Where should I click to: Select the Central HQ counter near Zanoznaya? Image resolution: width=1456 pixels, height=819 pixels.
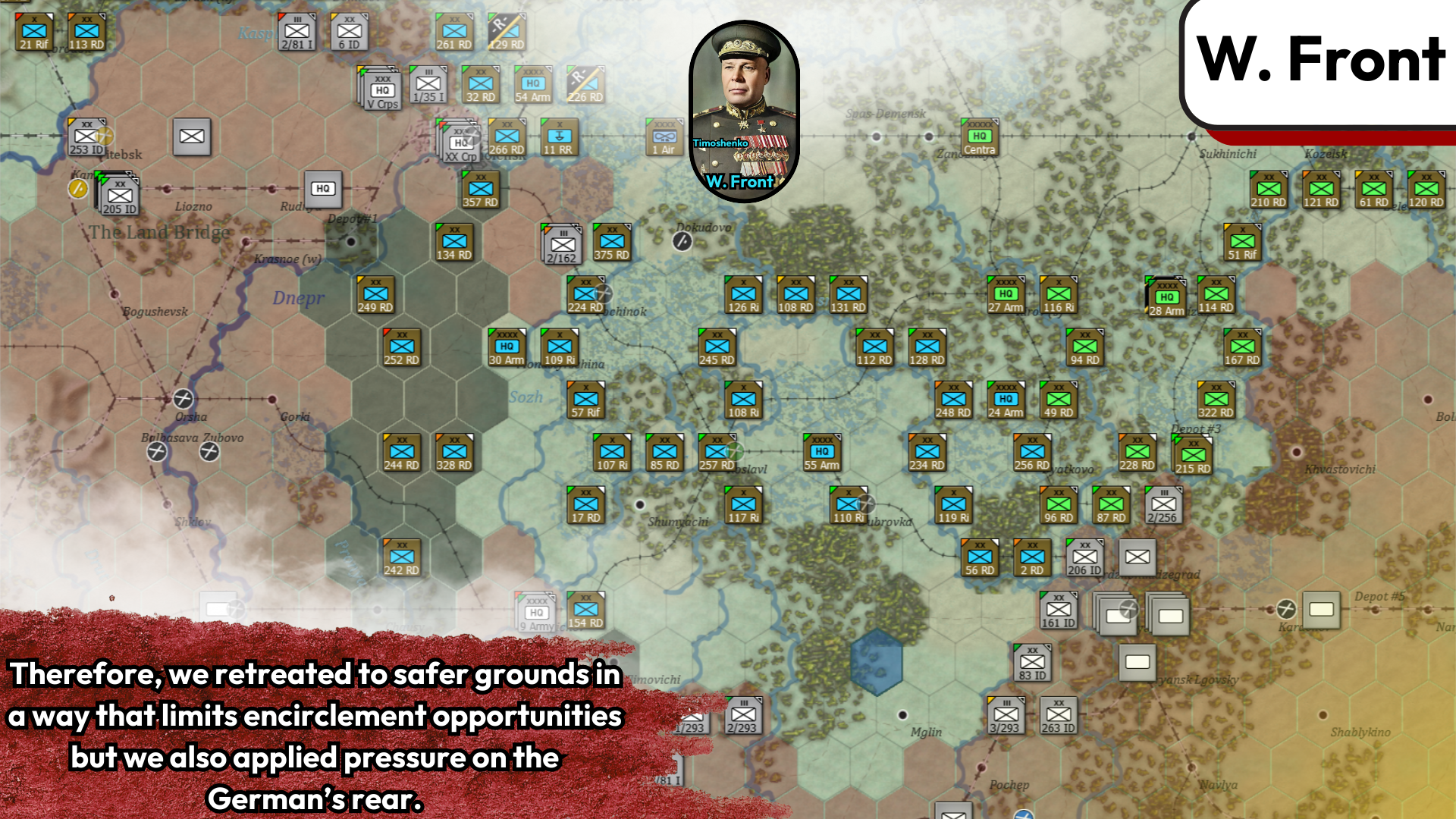click(979, 138)
